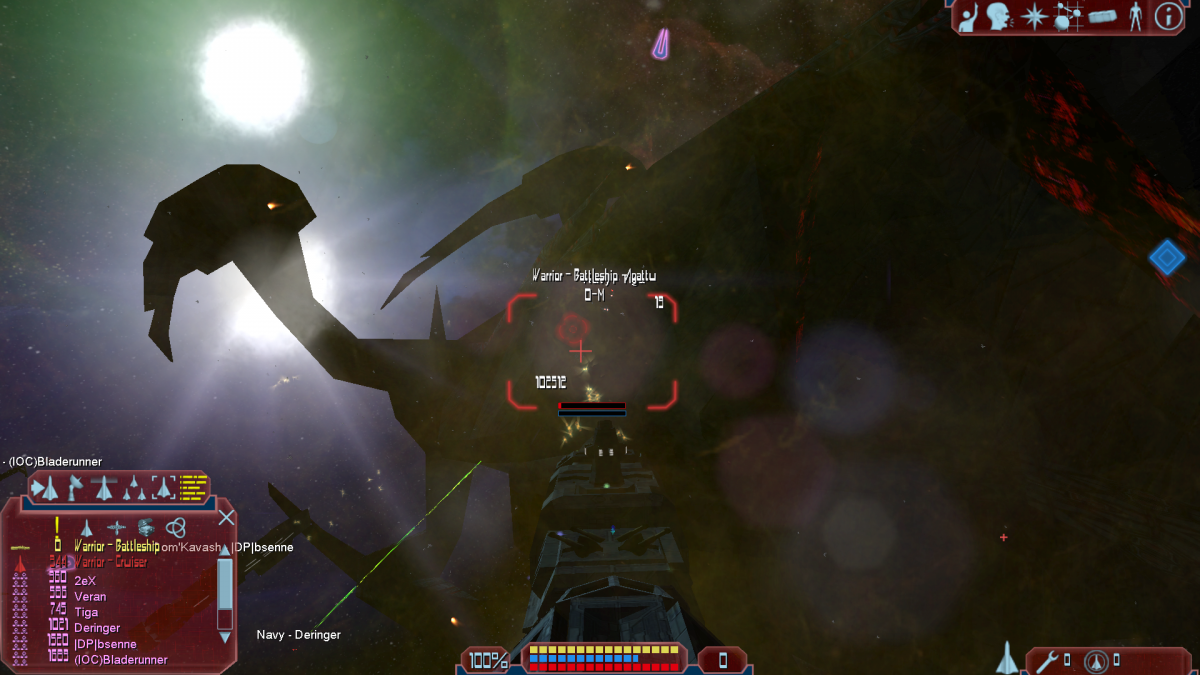1200x675 pixels.
Task: Close the contacts list panel
Action: pos(227,517)
